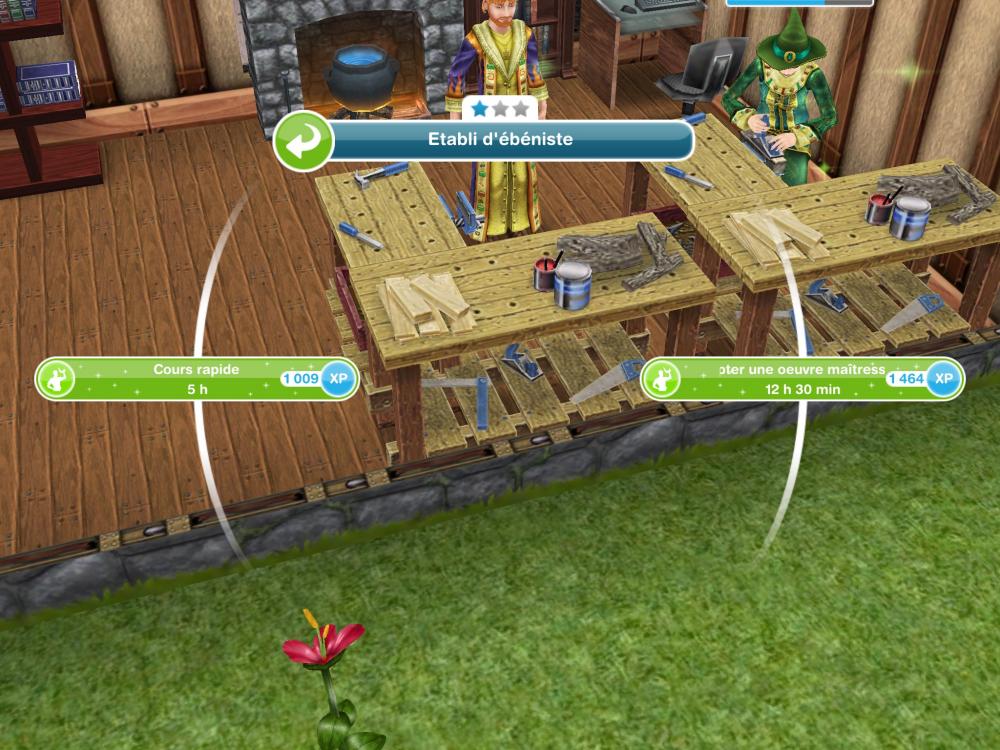The height and width of the screenshot is (750, 1000).
Task: Select the 12 h 30 min masterpiece action
Action: pos(801,379)
